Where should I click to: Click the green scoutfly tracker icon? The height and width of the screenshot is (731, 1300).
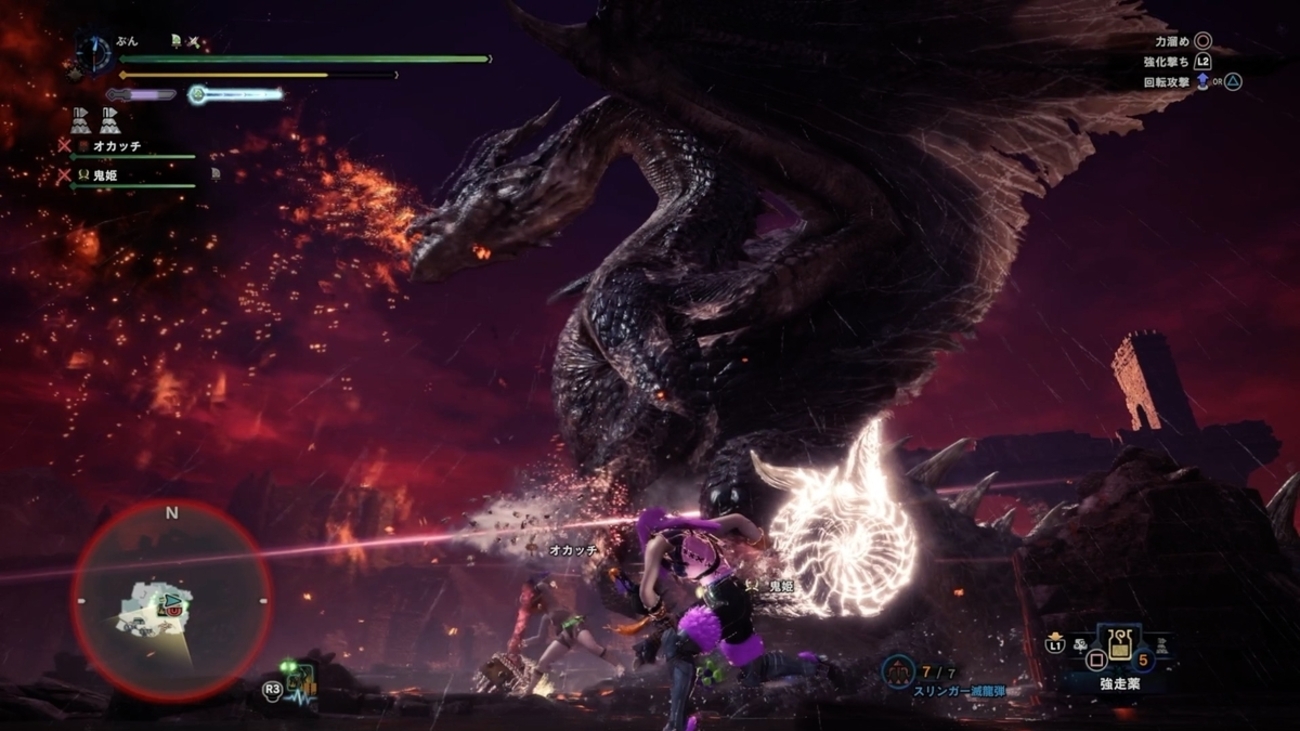pyautogui.click(x=298, y=682)
